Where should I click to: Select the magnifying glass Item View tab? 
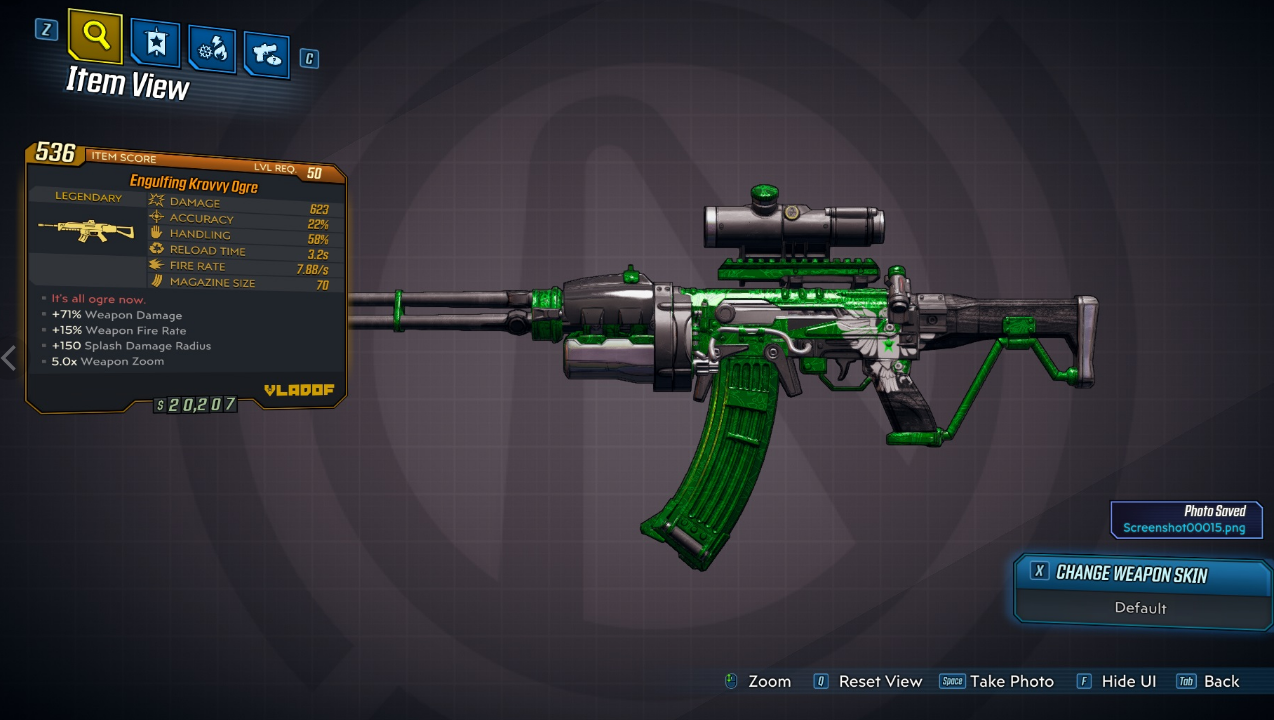[x=95, y=38]
